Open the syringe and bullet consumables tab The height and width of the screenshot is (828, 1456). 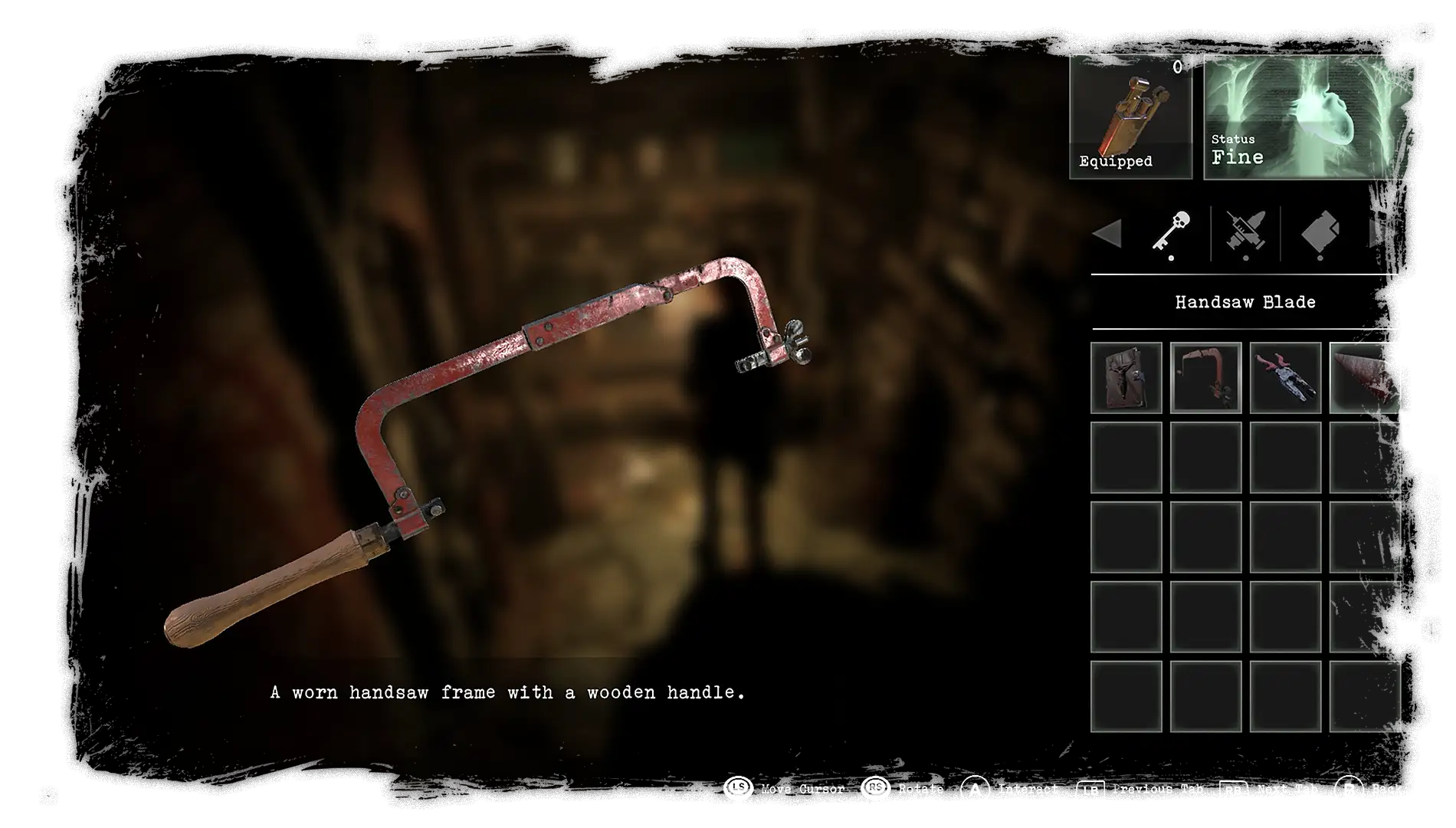click(x=1244, y=232)
